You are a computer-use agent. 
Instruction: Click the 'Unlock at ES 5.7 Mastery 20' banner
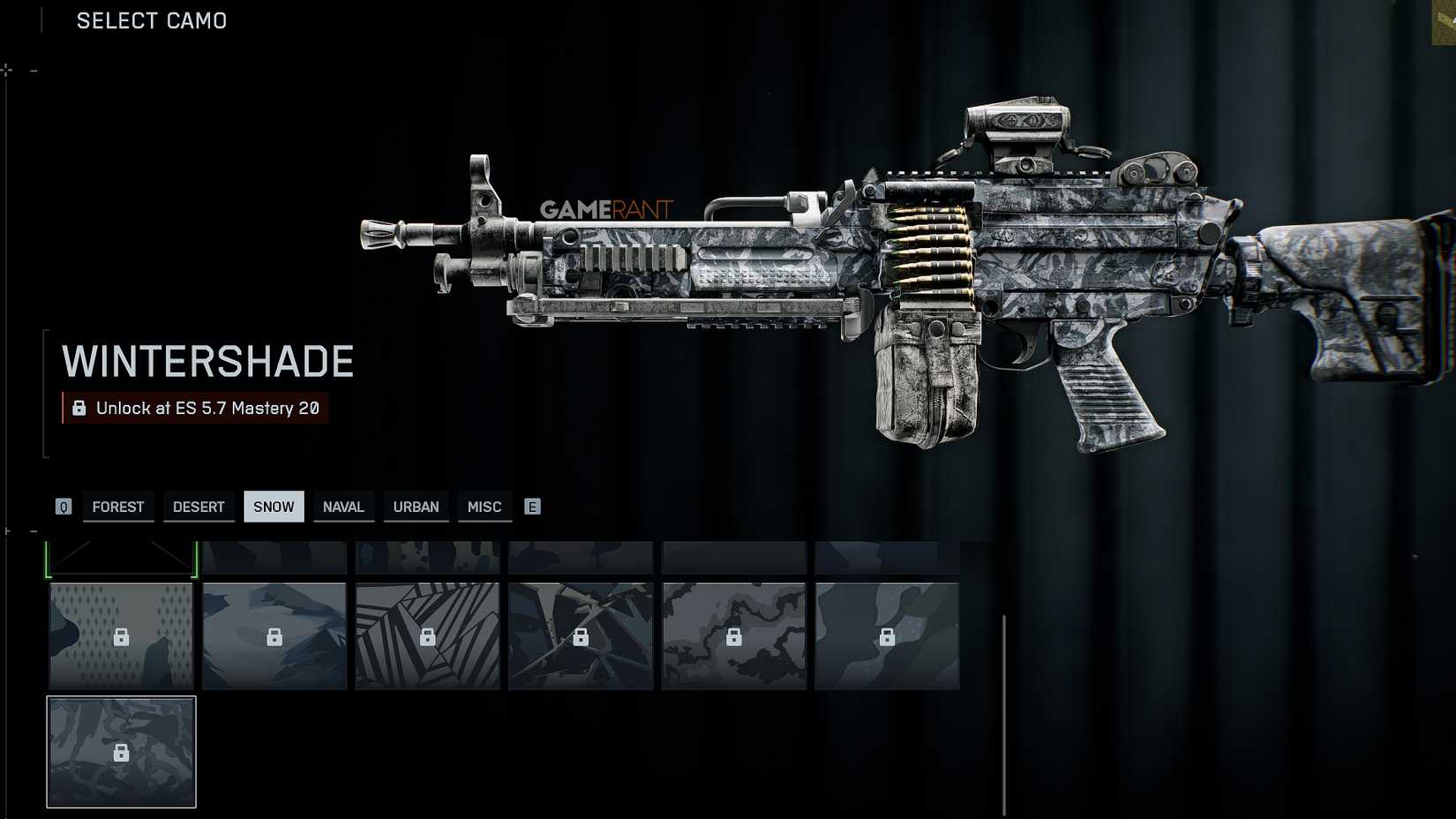tap(196, 409)
